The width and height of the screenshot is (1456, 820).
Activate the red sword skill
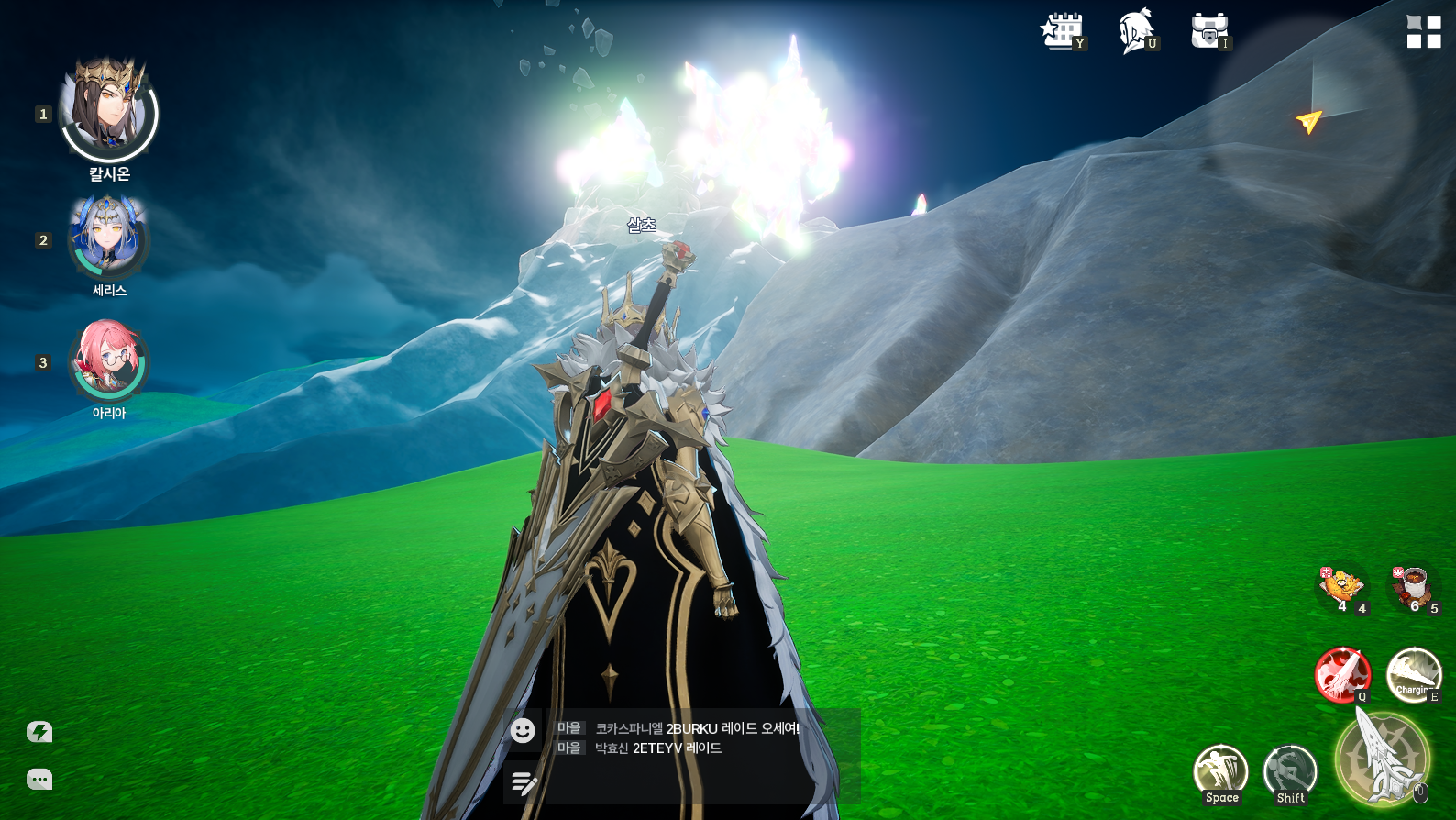click(x=1341, y=675)
